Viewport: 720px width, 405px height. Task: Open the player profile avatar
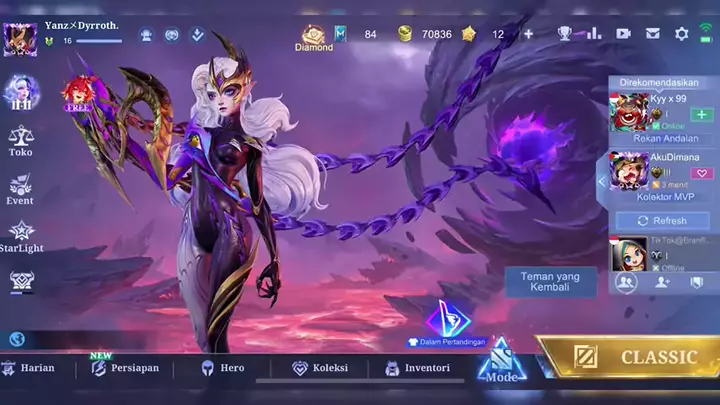21,38
